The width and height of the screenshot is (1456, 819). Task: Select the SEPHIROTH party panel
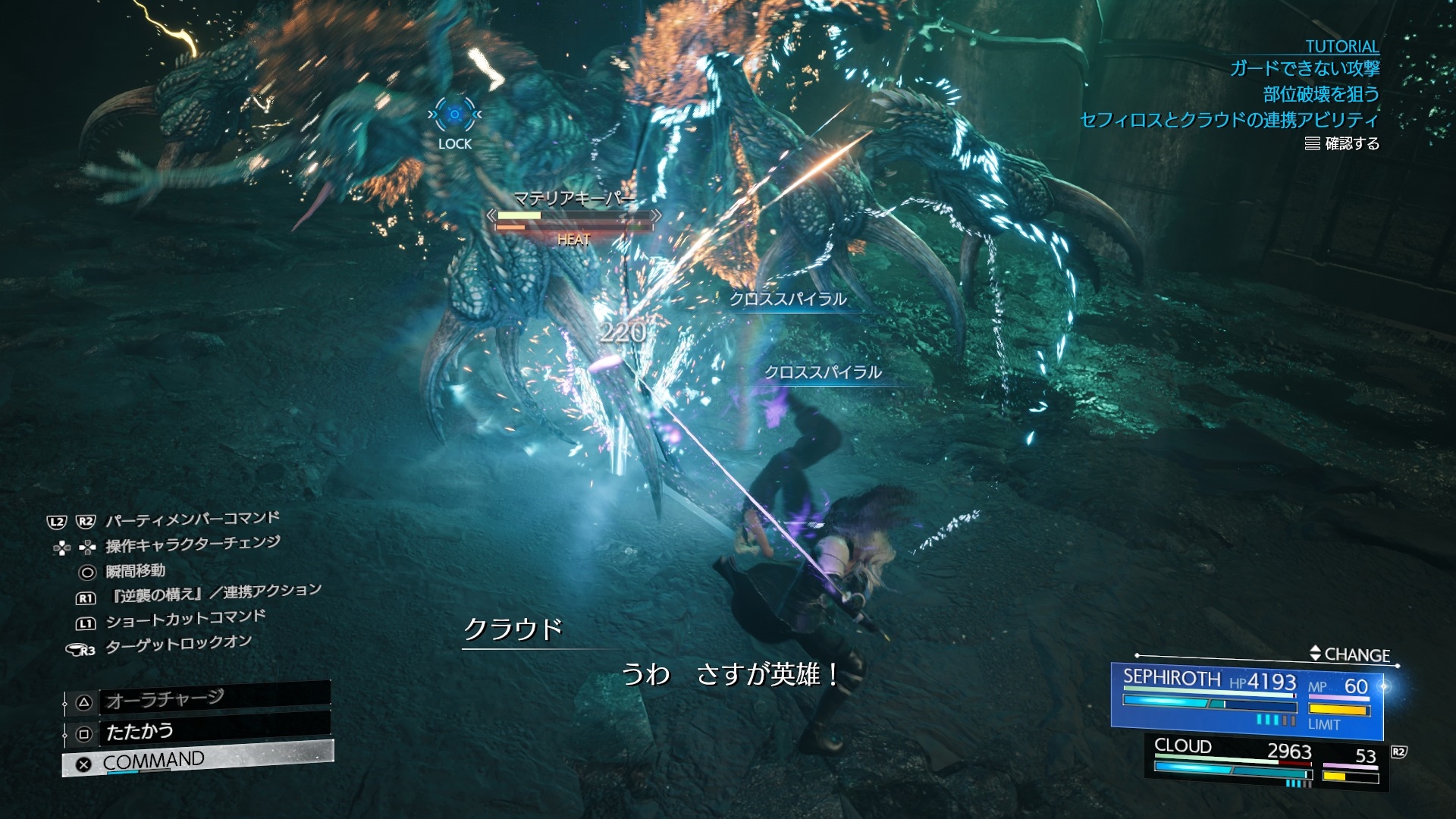click(x=1246, y=699)
